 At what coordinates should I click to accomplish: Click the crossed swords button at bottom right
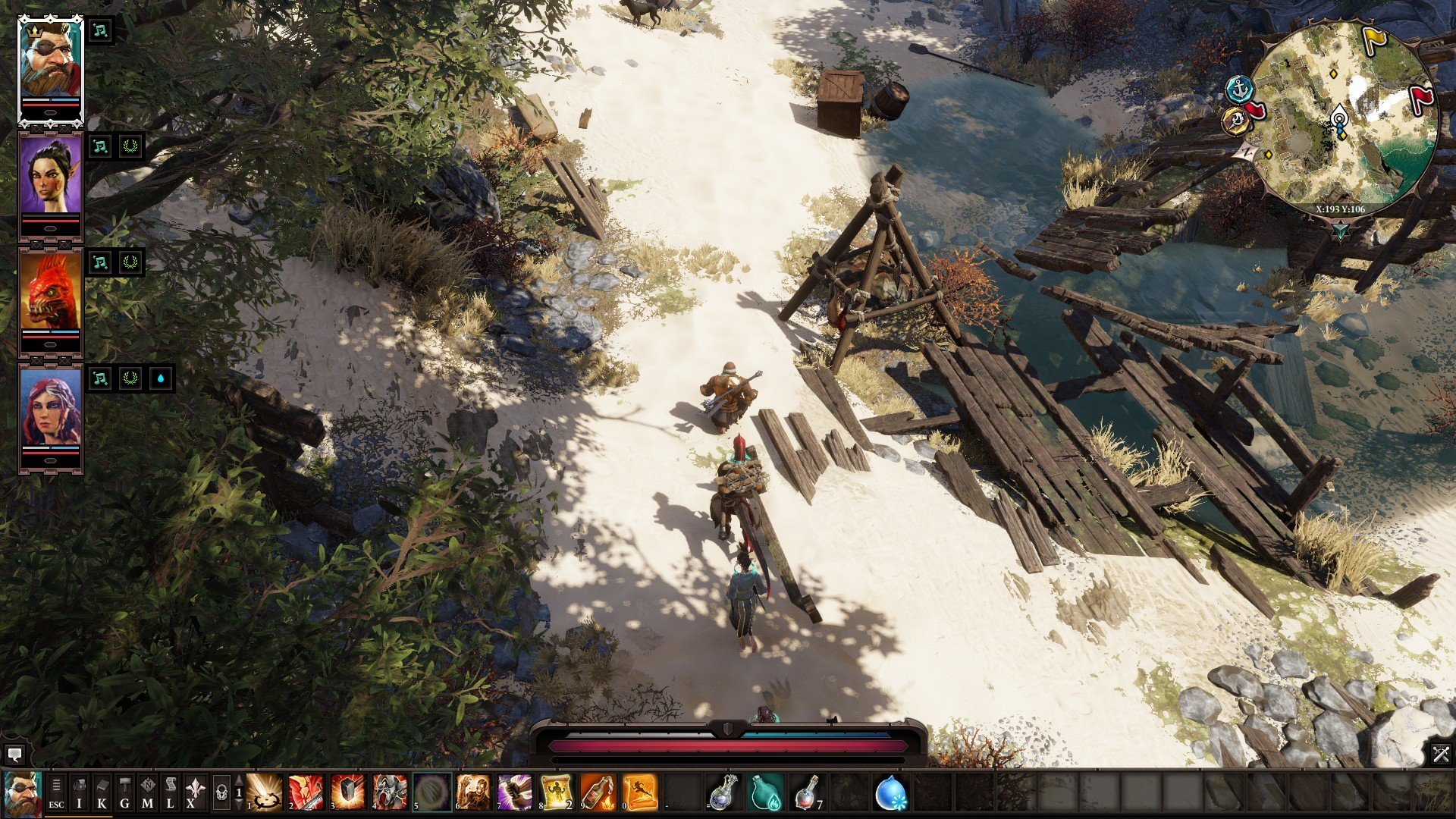pyautogui.click(x=1441, y=754)
